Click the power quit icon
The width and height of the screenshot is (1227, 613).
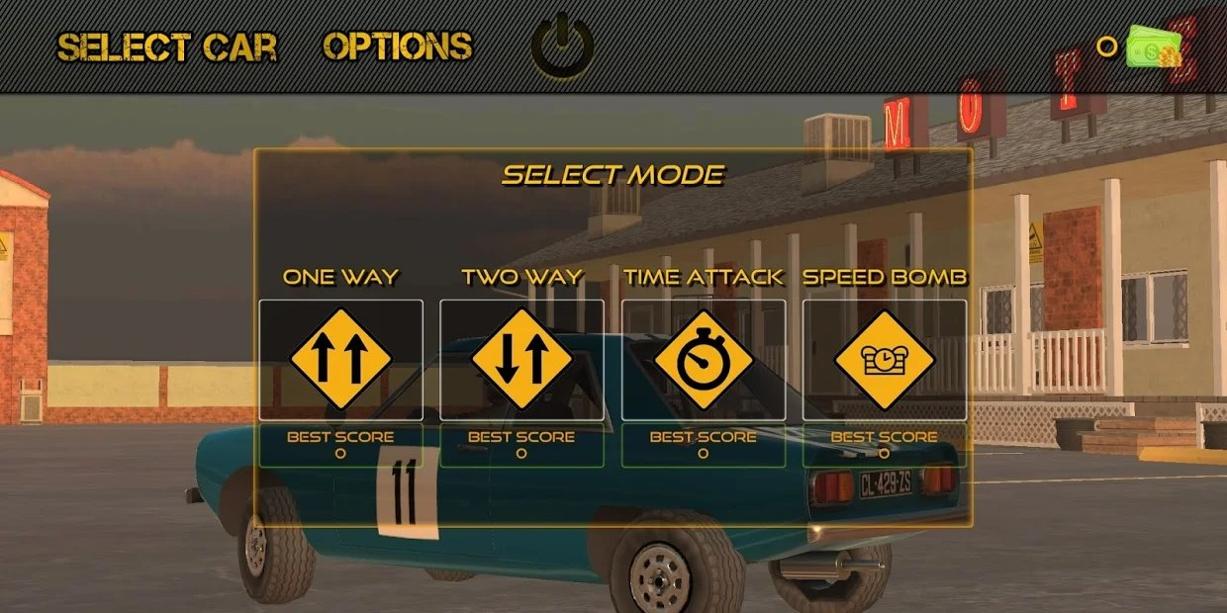562,45
